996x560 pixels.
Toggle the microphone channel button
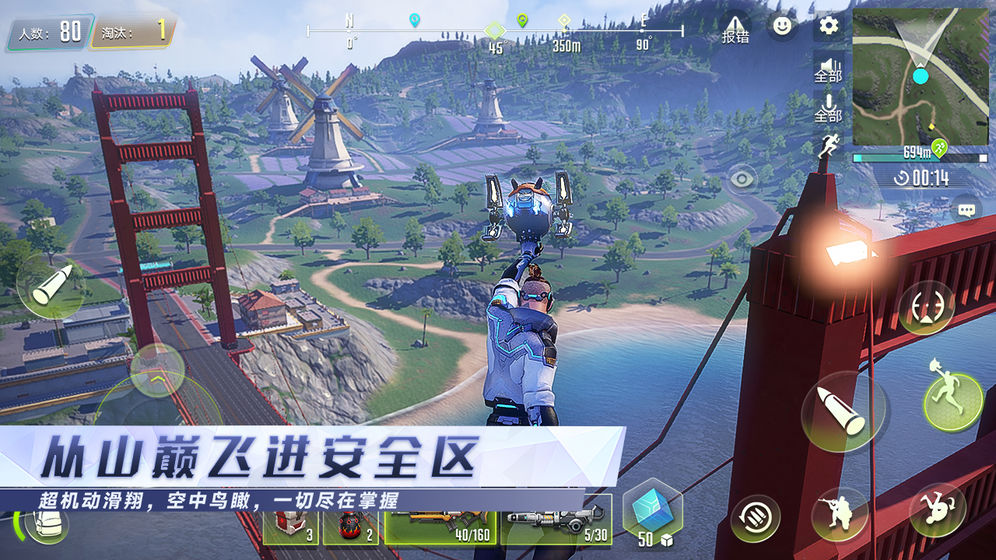pyautogui.click(x=828, y=106)
